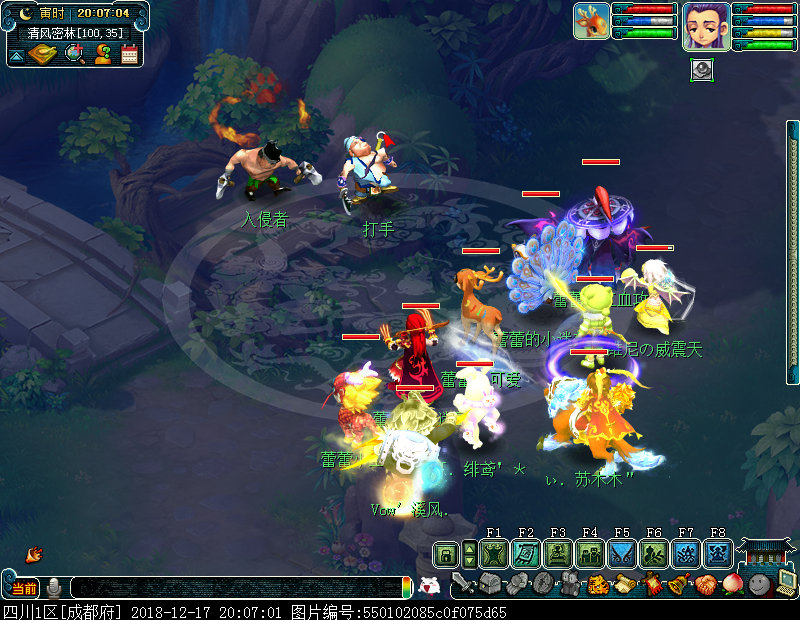
Task: Open the purple-haired character portrait
Action: click(705, 25)
